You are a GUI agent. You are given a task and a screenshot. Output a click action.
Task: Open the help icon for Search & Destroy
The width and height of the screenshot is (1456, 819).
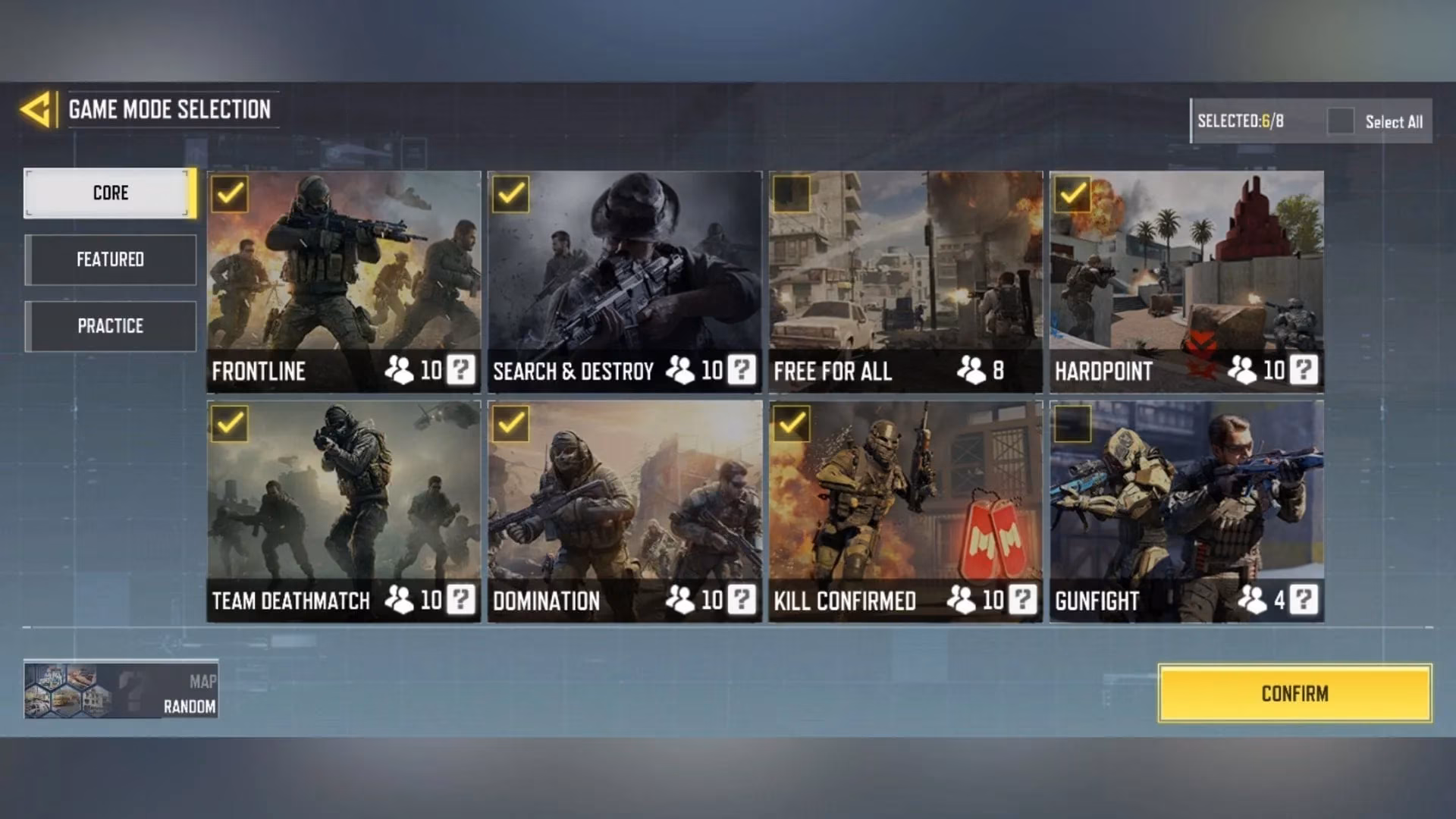pos(741,371)
